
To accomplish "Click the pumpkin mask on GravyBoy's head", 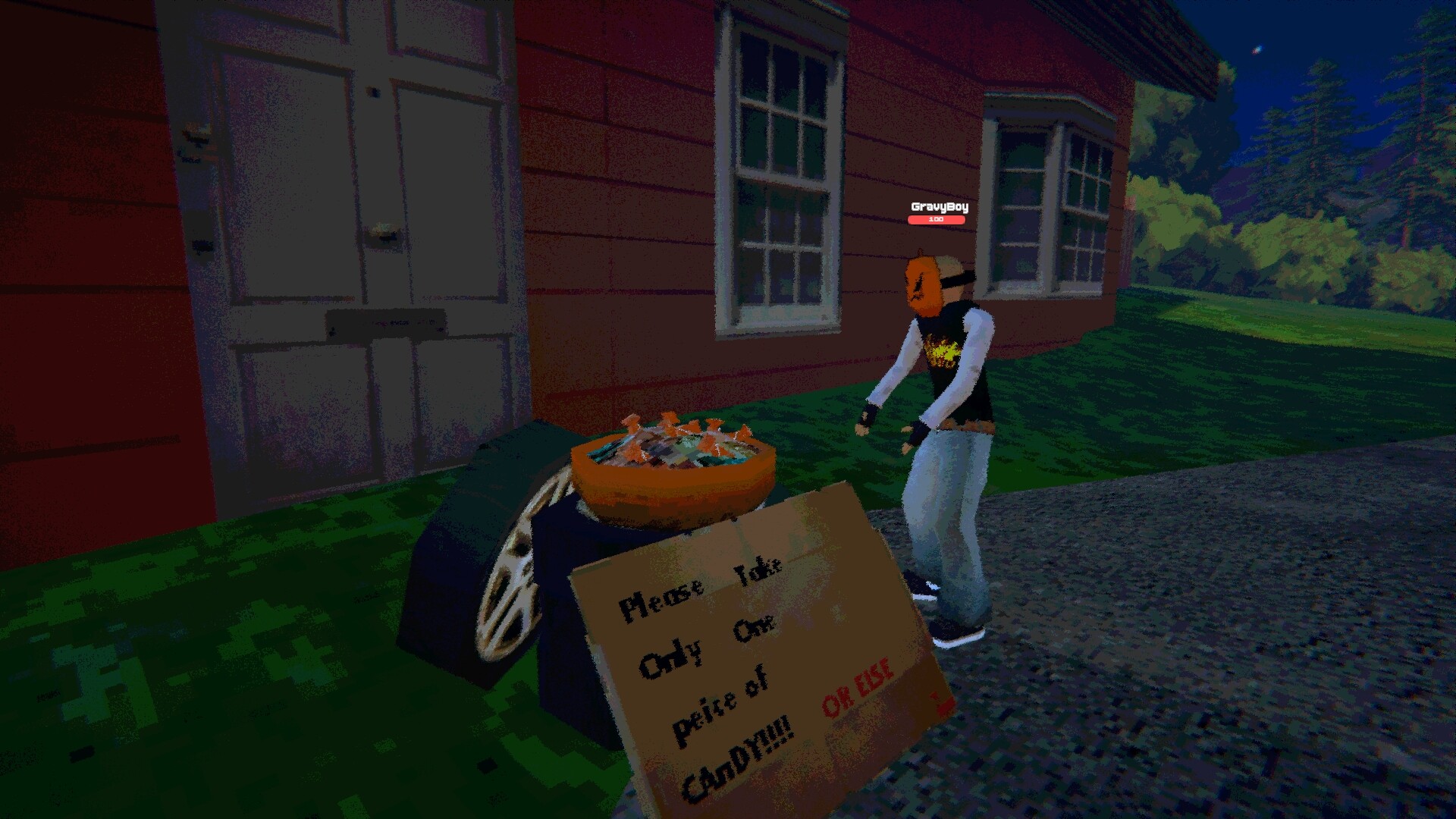I will pyautogui.click(x=921, y=284).
